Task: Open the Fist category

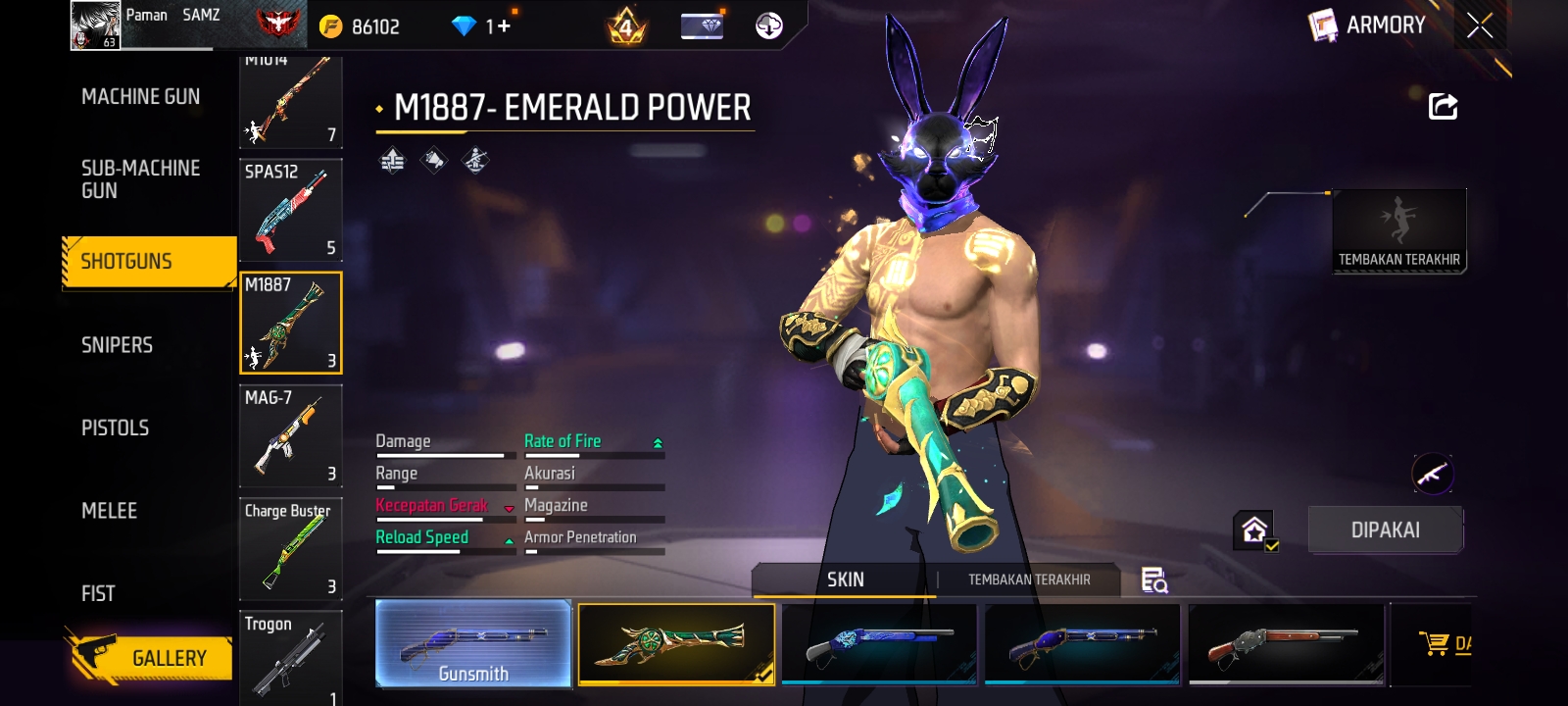Action: click(98, 593)
